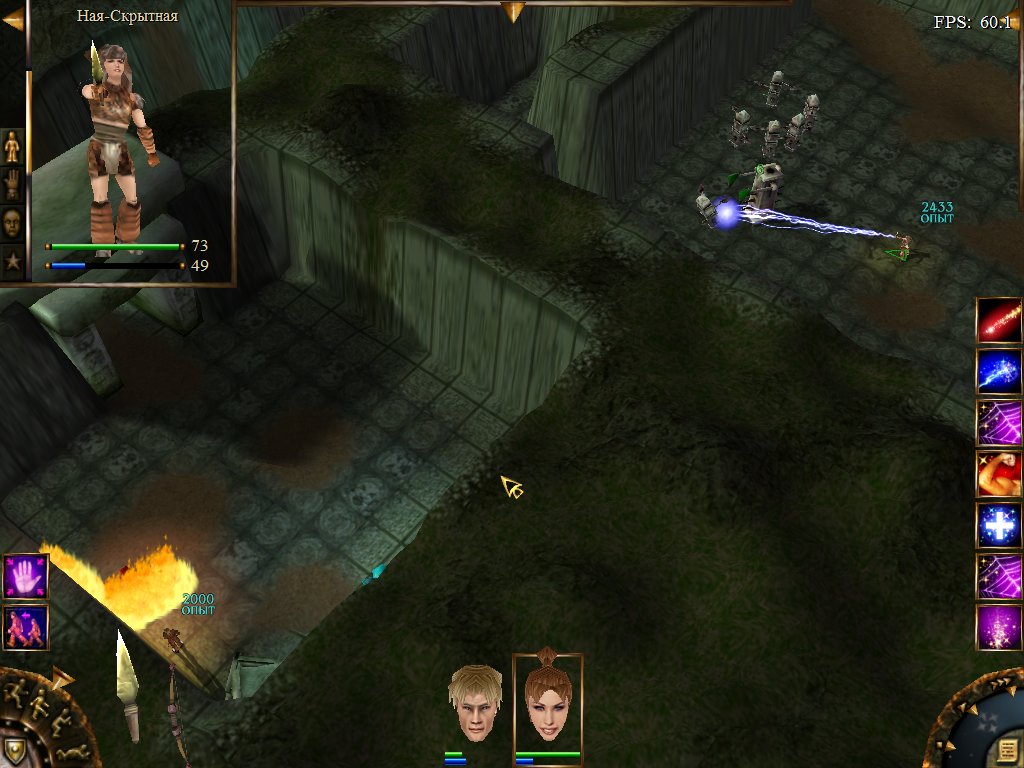Switch to the hand tab
This screenshot has height=768, width=1024.
12,184
